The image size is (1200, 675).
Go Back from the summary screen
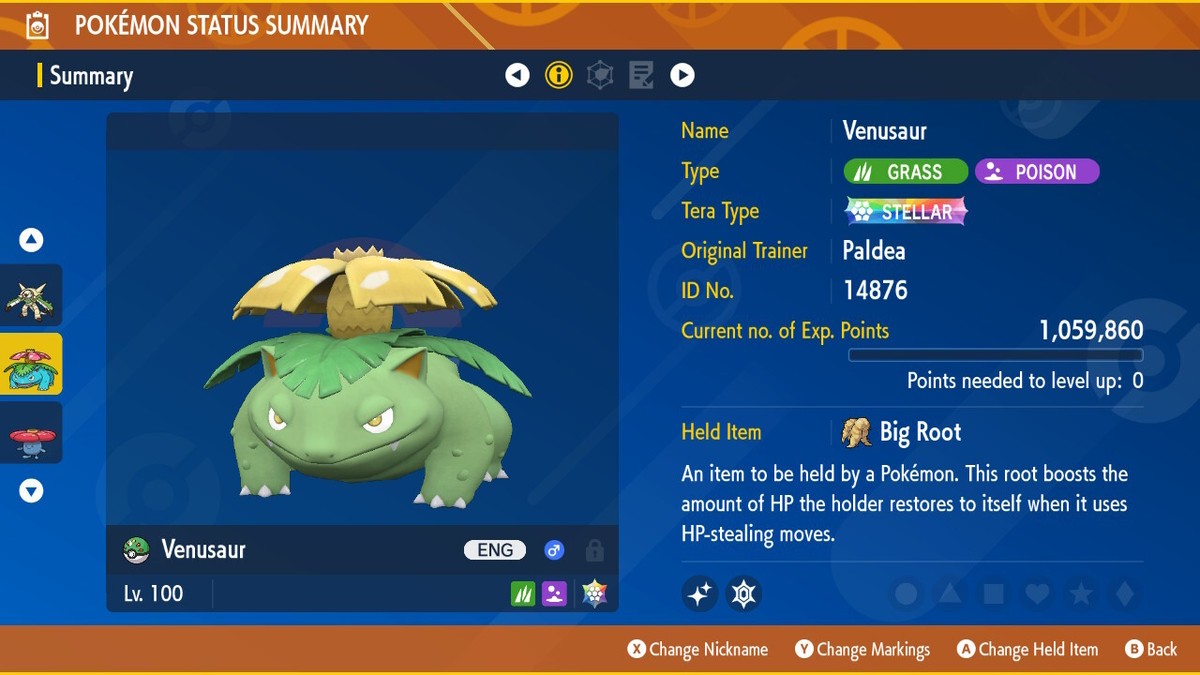point(1151,649)
